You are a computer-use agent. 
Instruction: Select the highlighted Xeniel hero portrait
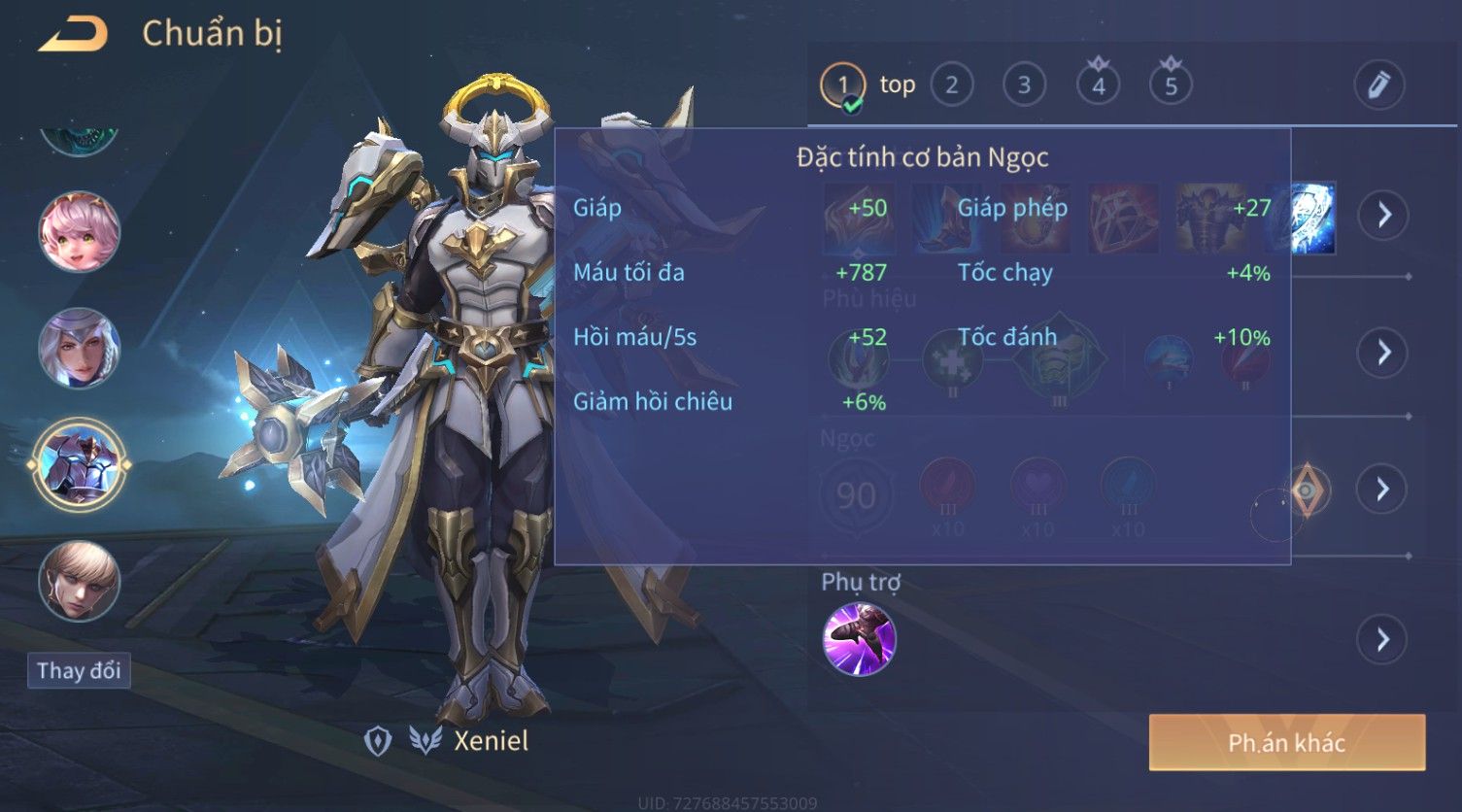pos(80,464)
